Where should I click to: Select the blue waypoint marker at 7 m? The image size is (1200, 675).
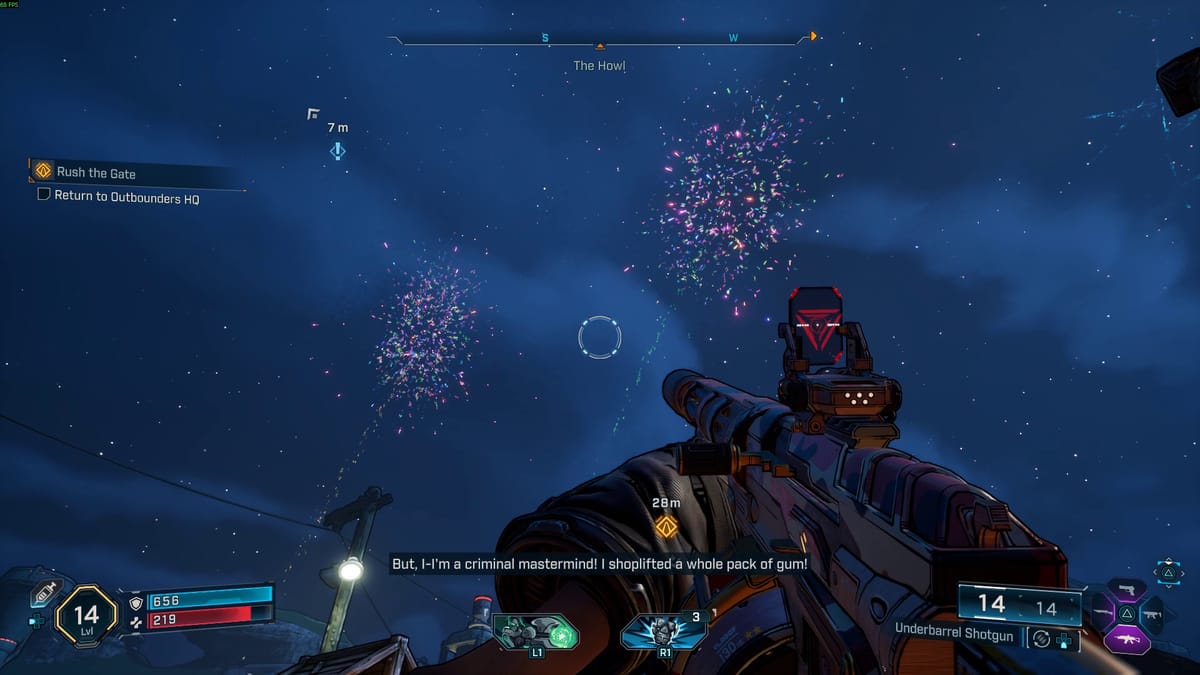[x=337, y=151]
